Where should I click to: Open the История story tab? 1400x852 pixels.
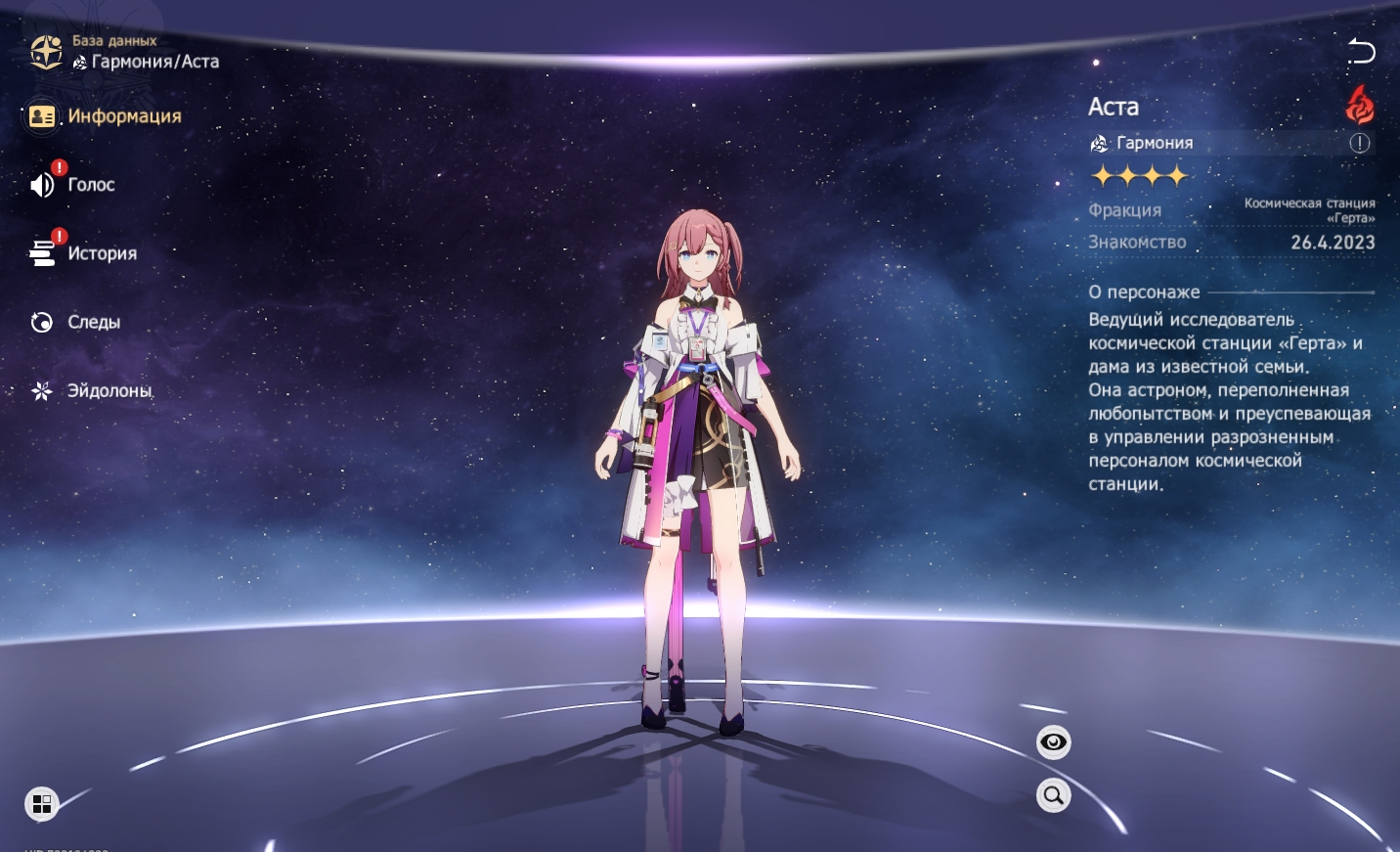[85, 253]
